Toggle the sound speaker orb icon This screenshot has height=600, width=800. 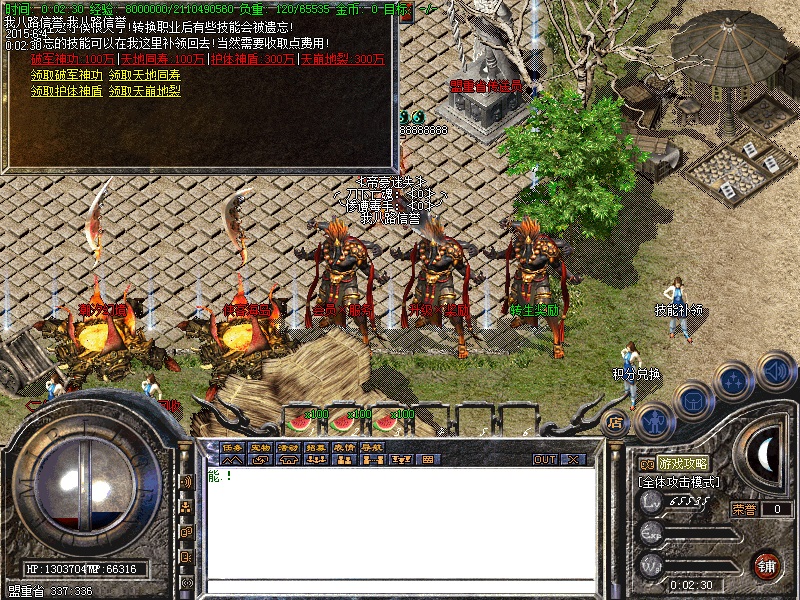click(775, 372)
